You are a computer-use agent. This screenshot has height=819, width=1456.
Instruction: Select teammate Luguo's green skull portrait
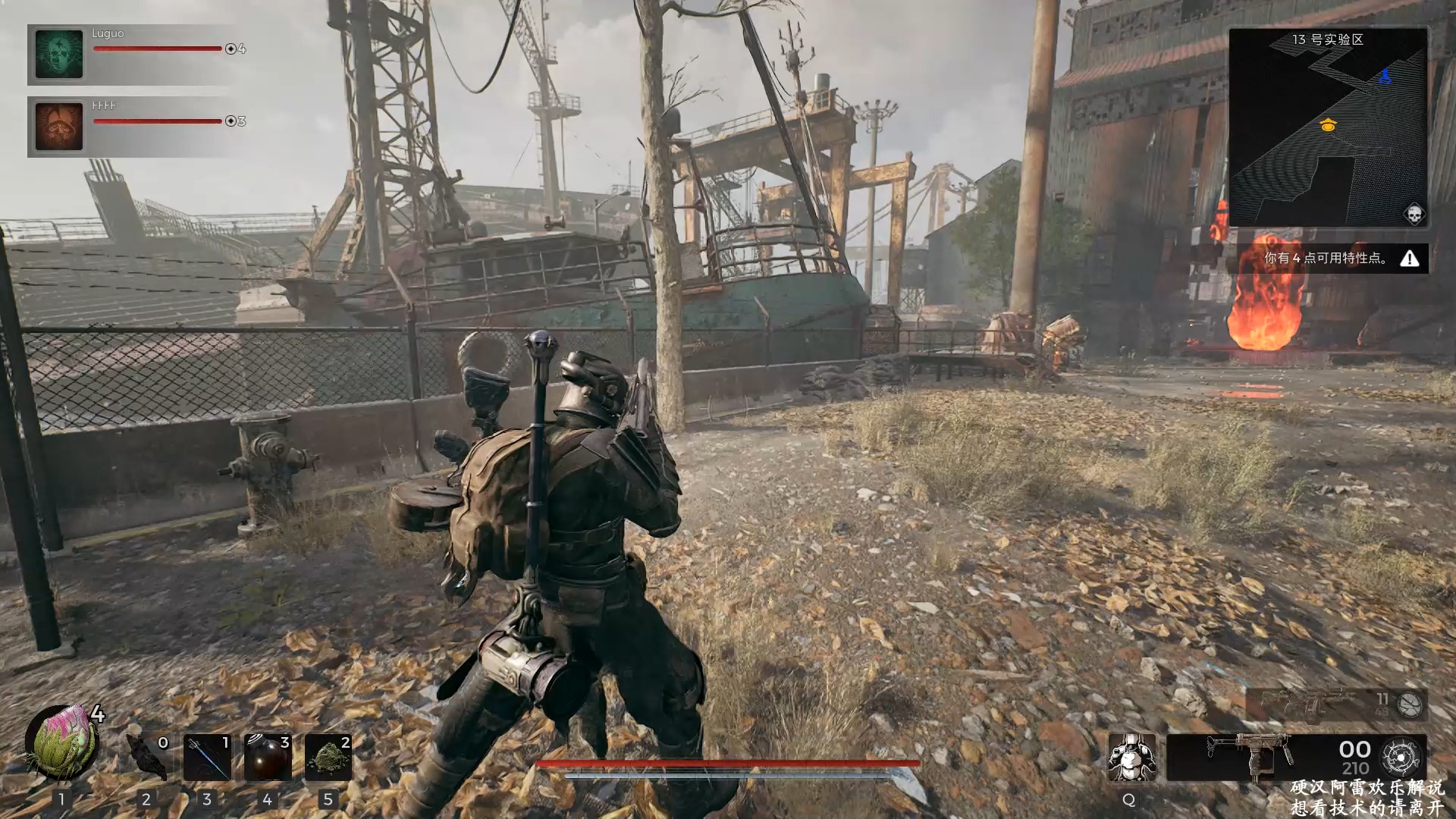pos(59,54)
